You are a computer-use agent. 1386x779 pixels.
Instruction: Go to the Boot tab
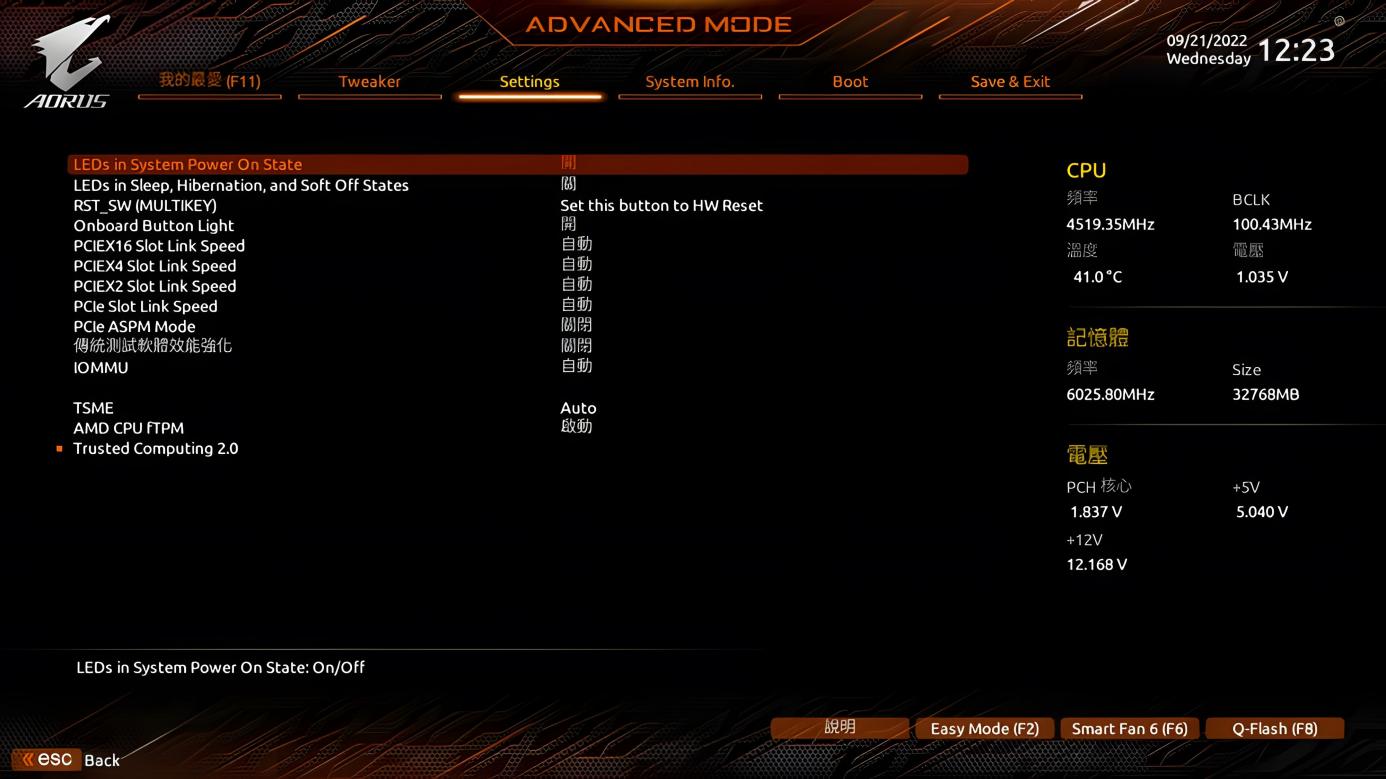pyautogui.click(x=850, y=82)
